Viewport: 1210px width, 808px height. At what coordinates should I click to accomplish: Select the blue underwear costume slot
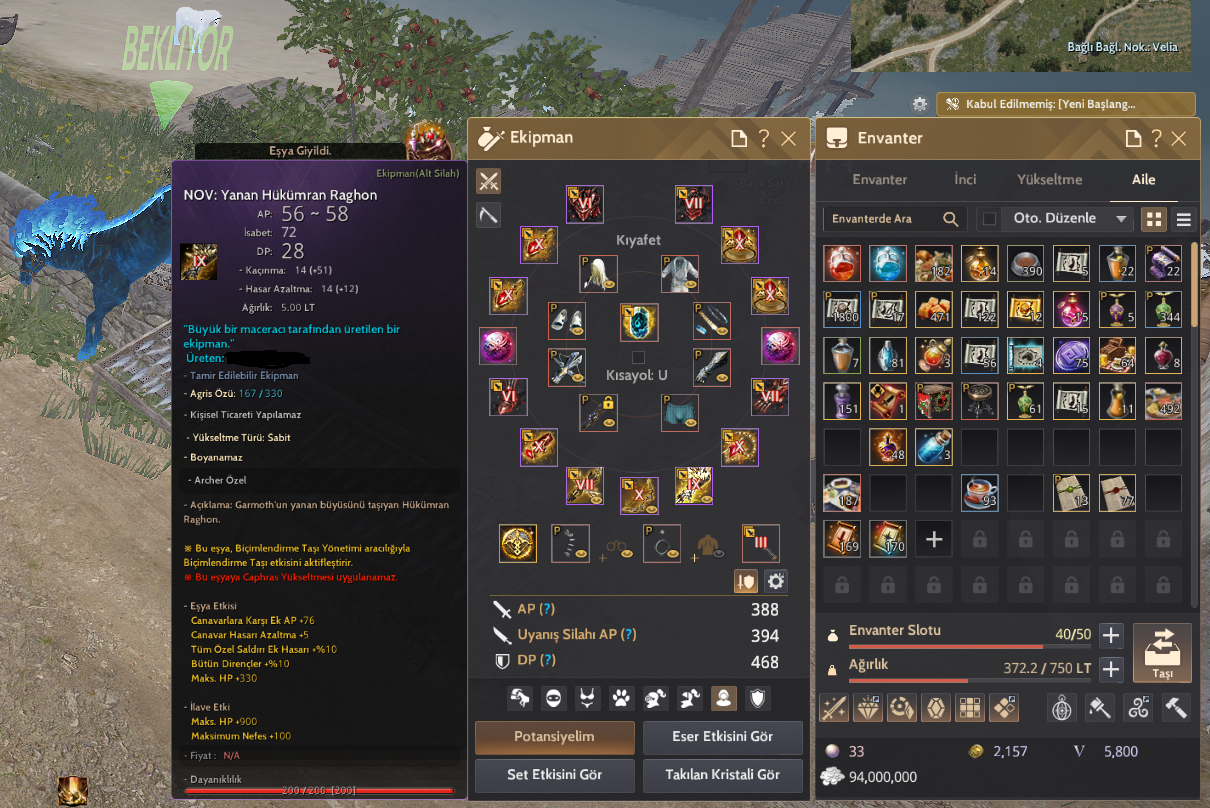680,412
